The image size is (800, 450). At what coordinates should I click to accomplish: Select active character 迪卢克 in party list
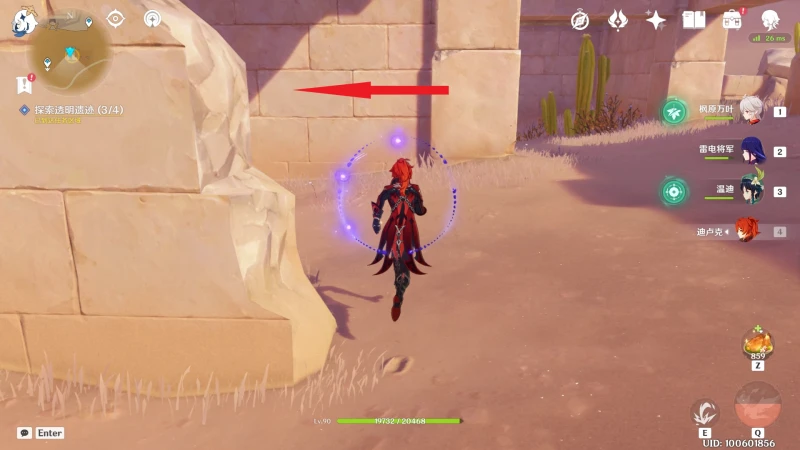pyautogui.click(x=748, y=231)
